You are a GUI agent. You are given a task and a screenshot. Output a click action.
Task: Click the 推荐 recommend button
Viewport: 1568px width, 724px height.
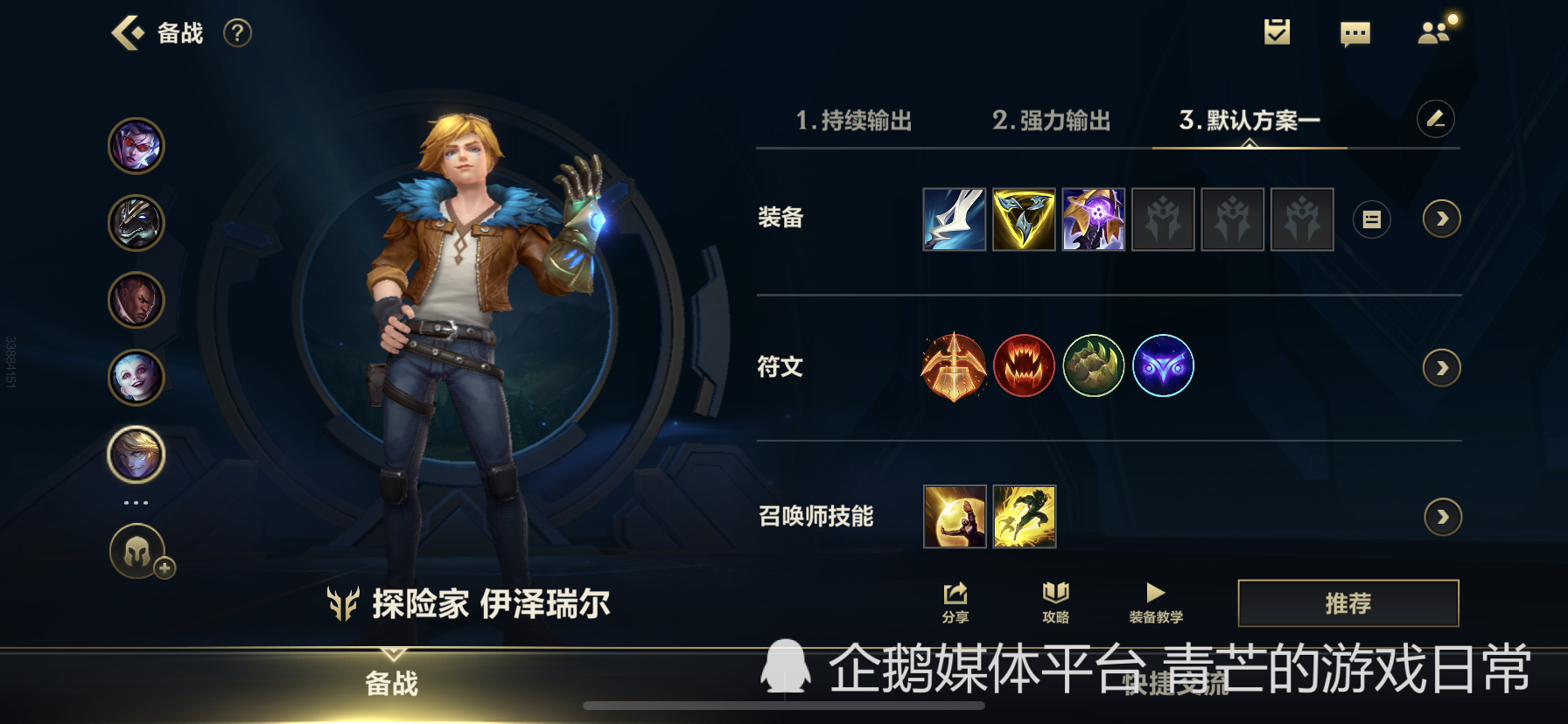[1347, 603]
